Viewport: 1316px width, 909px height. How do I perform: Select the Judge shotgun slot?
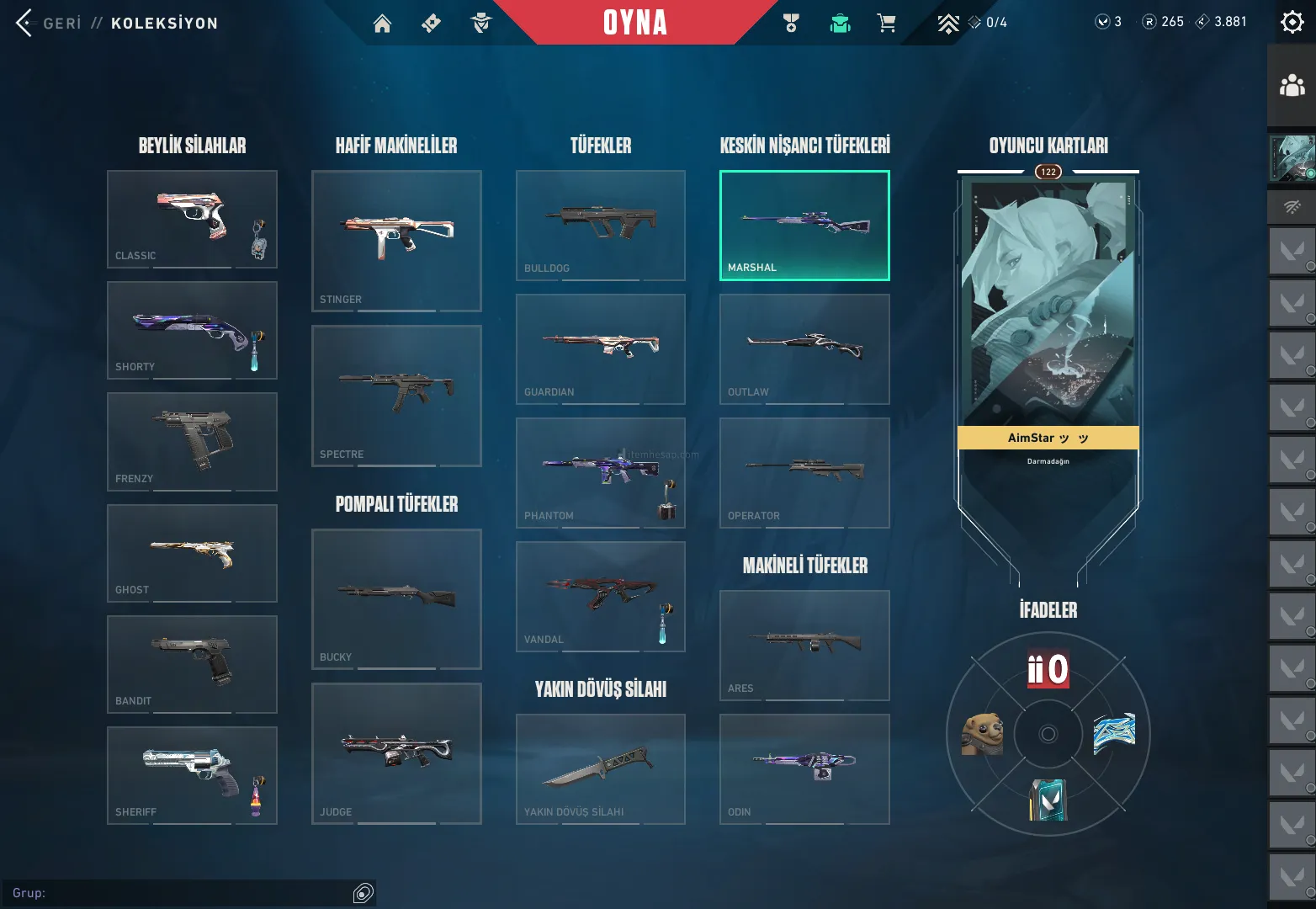(396, 753)
